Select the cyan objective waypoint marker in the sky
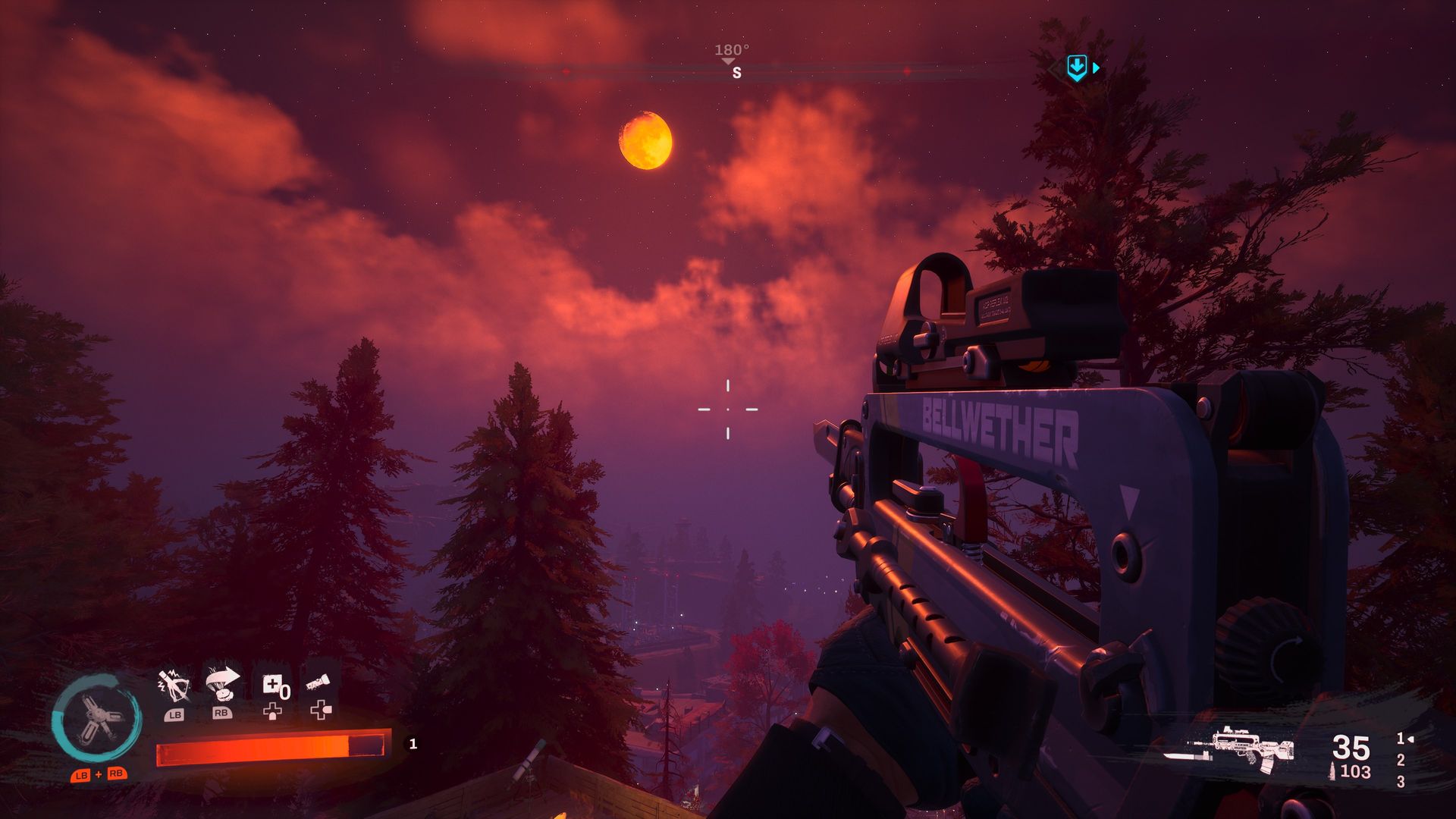The width and height of the screenshot is (1456, 819). (1075, 67)
